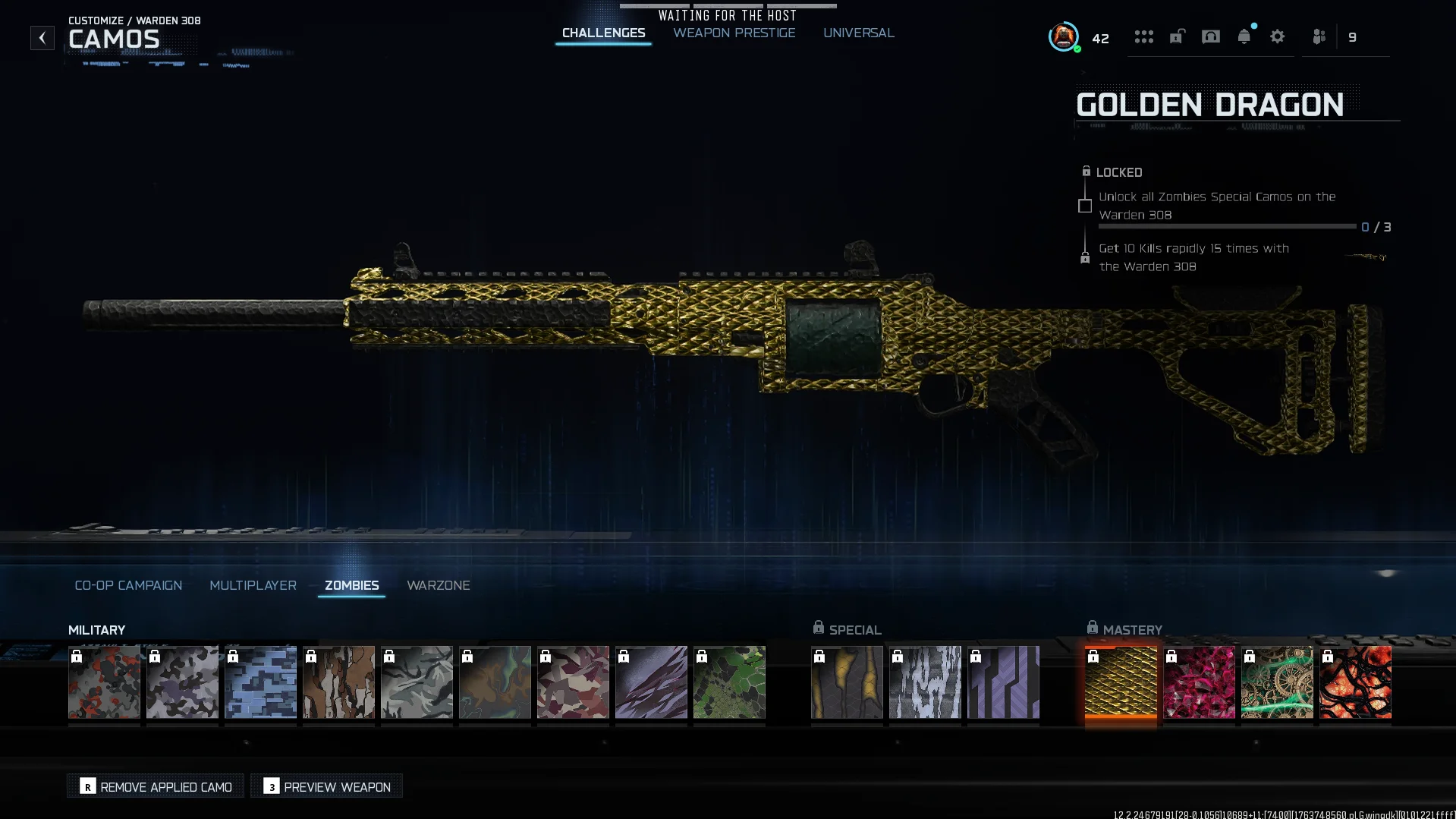Select the Challenges tab
This screenshot has width=1456, height=819.
click(603, 33)
